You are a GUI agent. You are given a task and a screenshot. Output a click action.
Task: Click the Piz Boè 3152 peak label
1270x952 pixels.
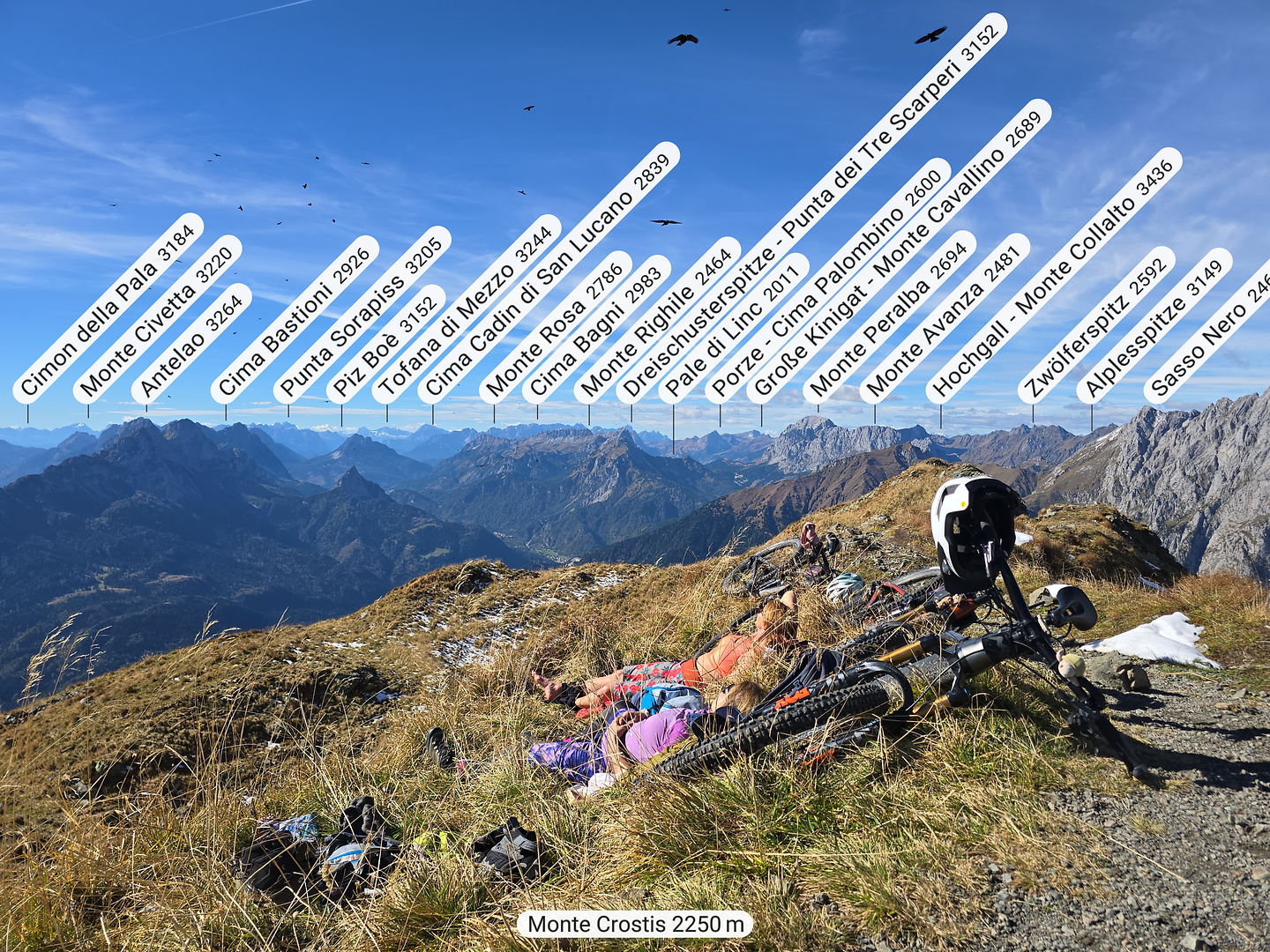pos(386,343)
